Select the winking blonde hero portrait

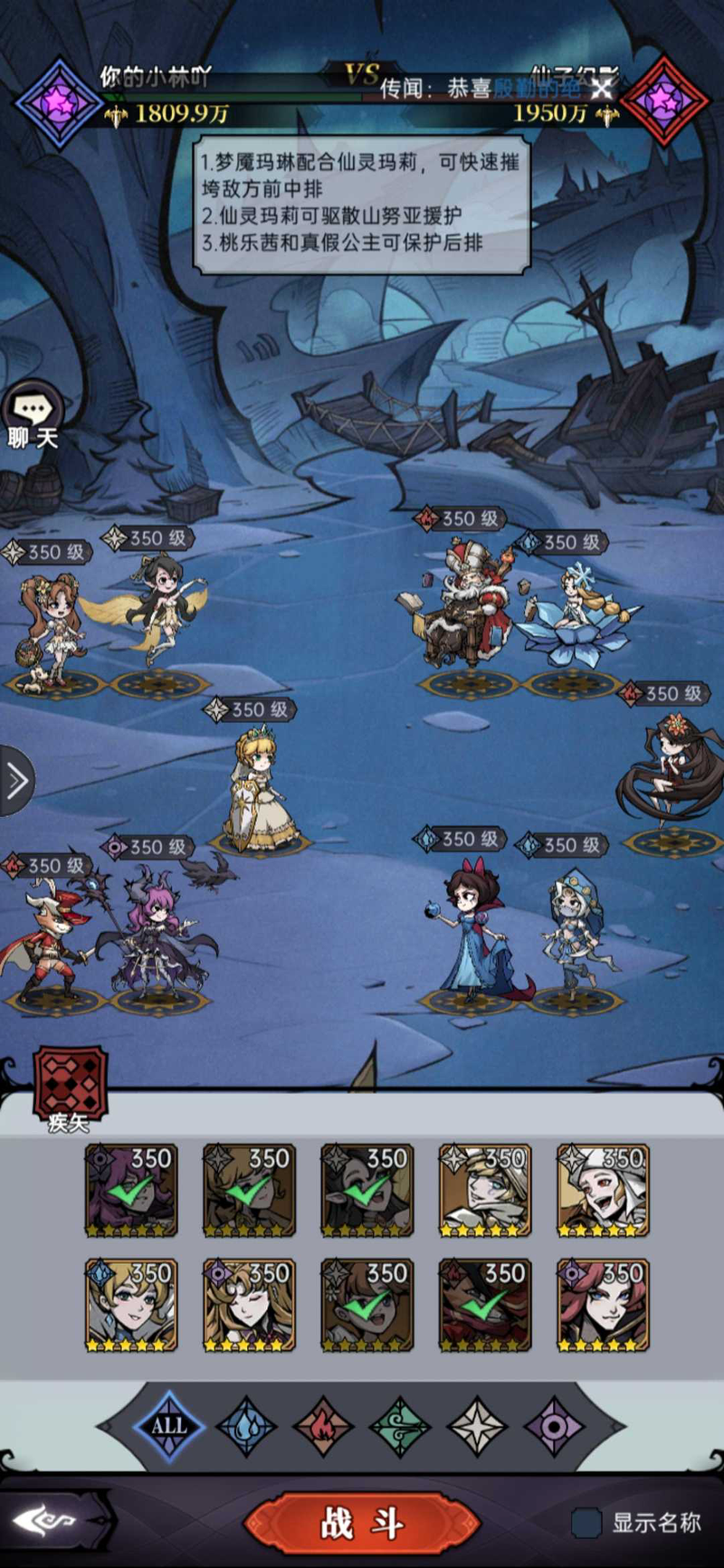click(249, 1305)
